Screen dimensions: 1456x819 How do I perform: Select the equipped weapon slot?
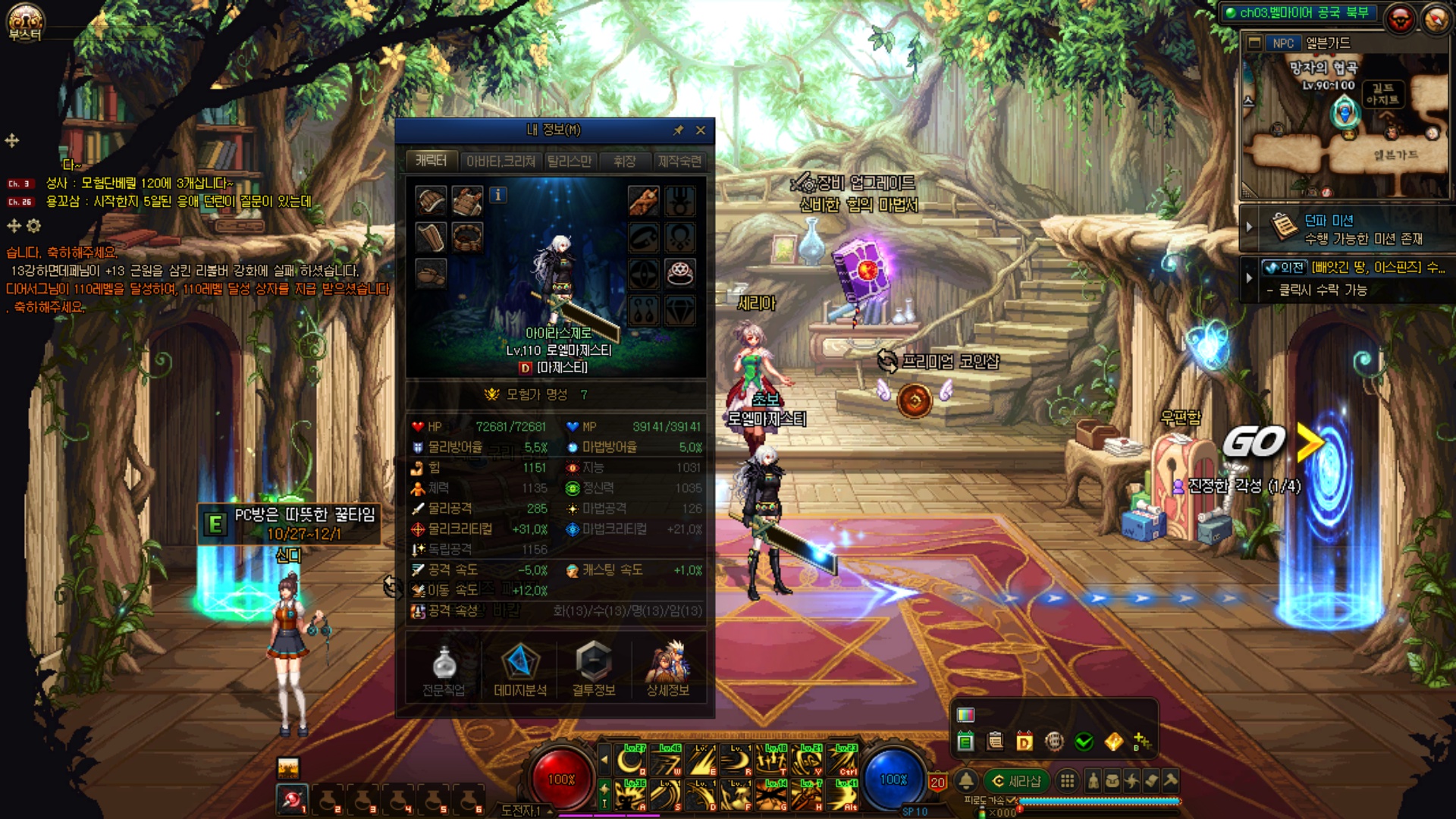point(643,202)
